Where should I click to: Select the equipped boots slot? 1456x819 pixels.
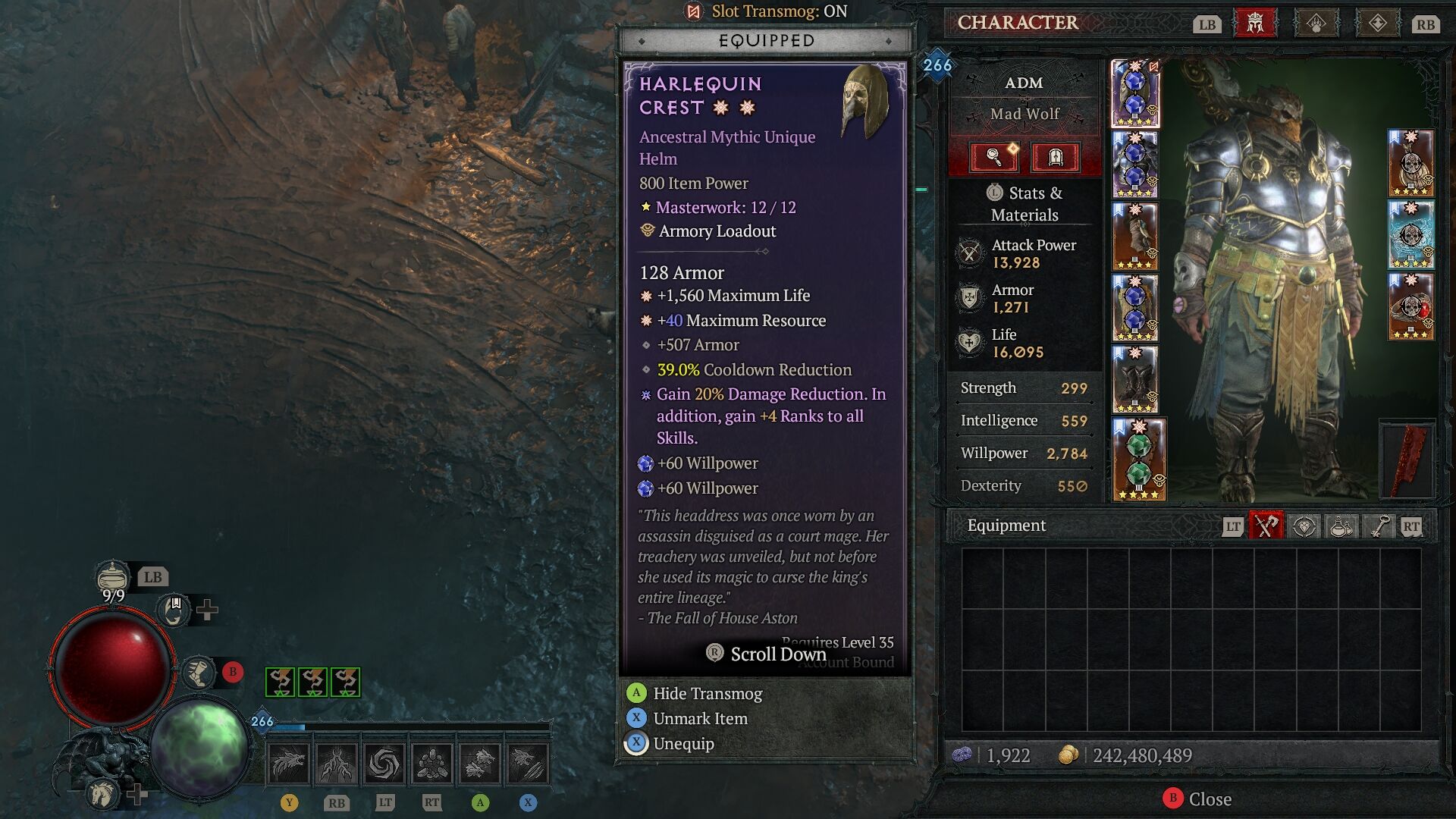pos(1135,379)
